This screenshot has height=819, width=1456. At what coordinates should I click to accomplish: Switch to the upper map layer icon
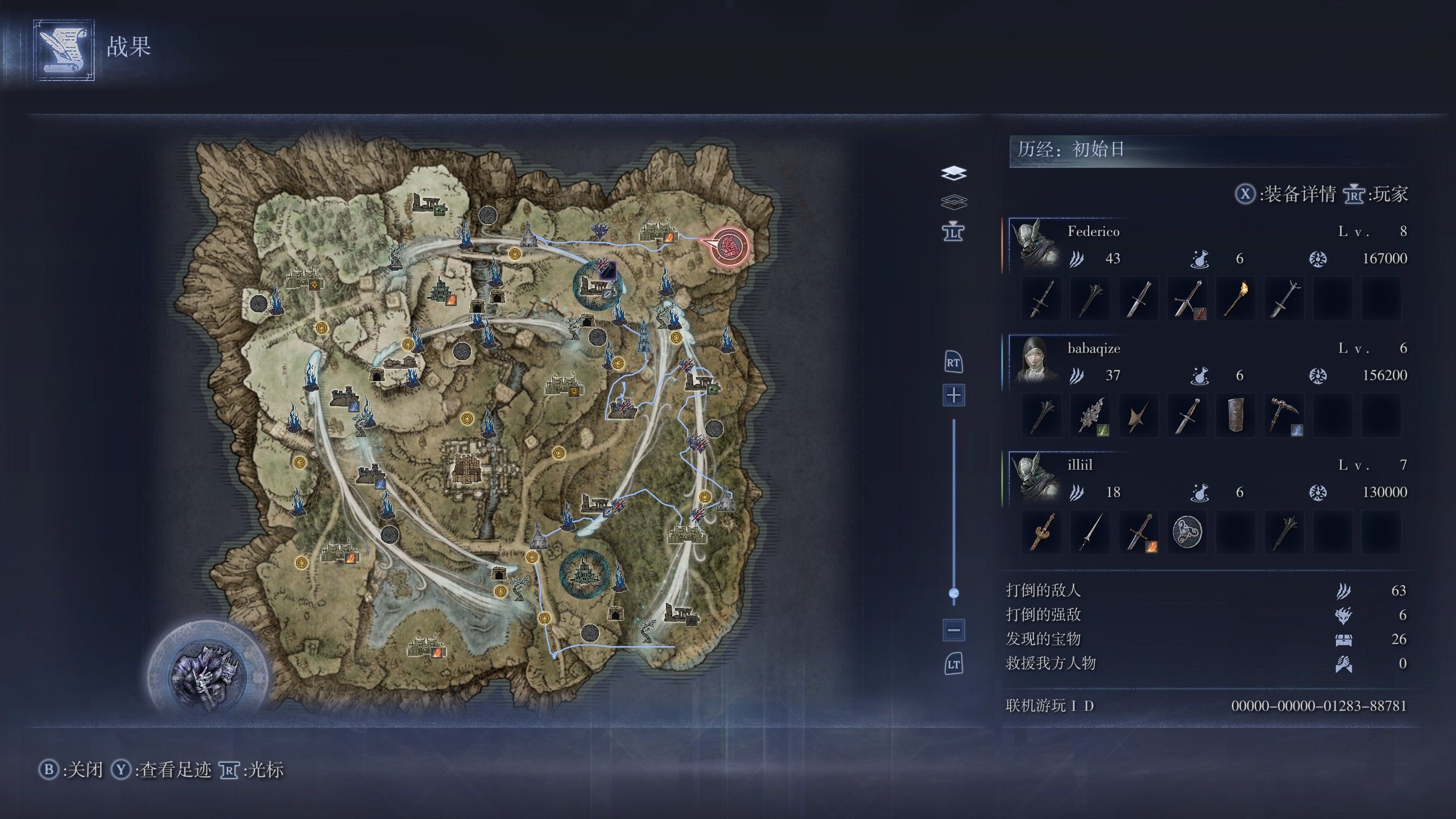[x=954, y=173]
